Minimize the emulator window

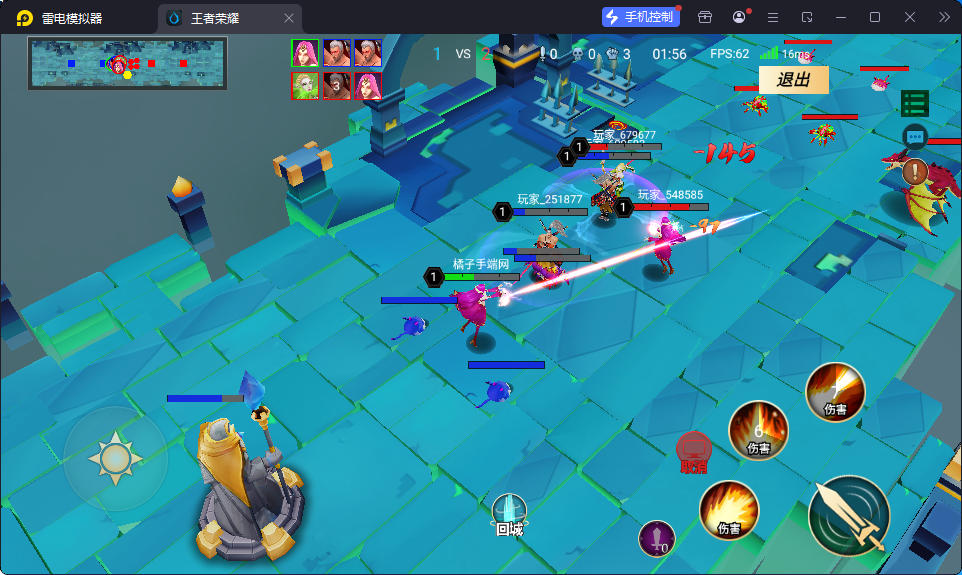[x=840, y=17]
